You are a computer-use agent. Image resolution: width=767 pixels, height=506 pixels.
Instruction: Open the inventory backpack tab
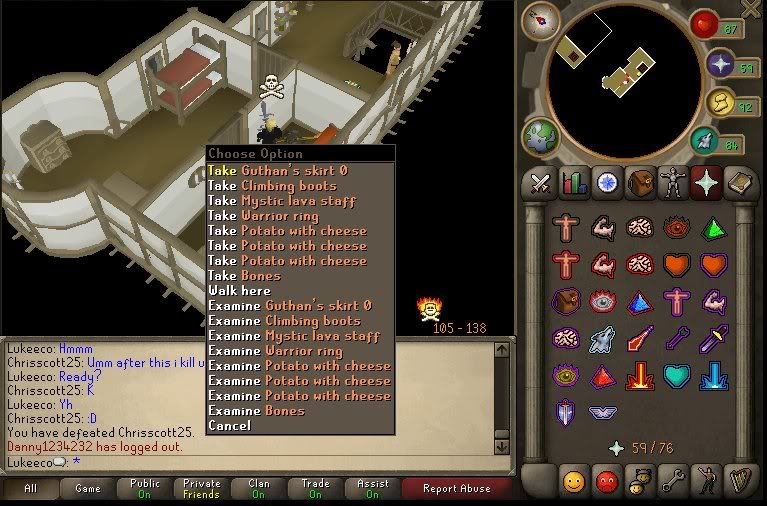[640, 183]
